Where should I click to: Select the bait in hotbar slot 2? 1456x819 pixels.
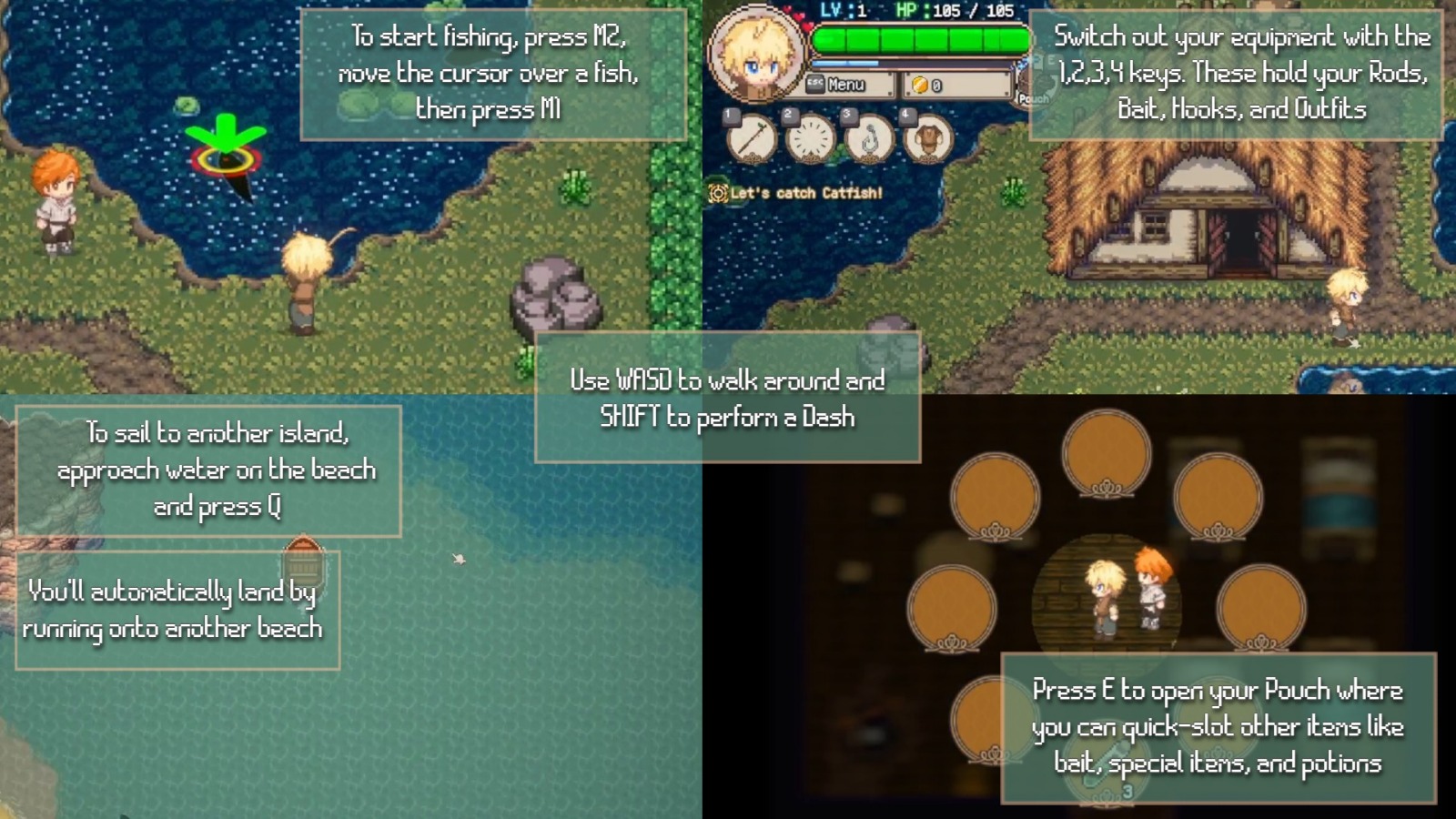810,139
